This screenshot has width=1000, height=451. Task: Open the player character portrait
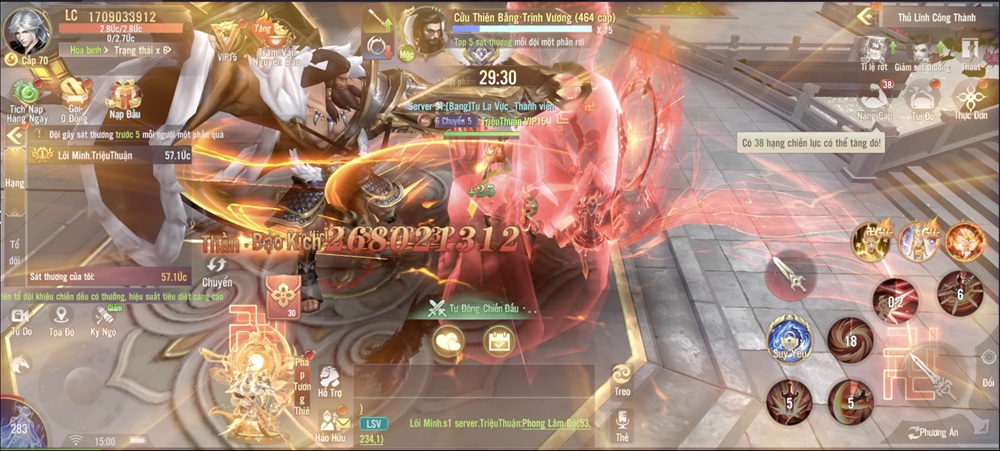pos(28,32)
